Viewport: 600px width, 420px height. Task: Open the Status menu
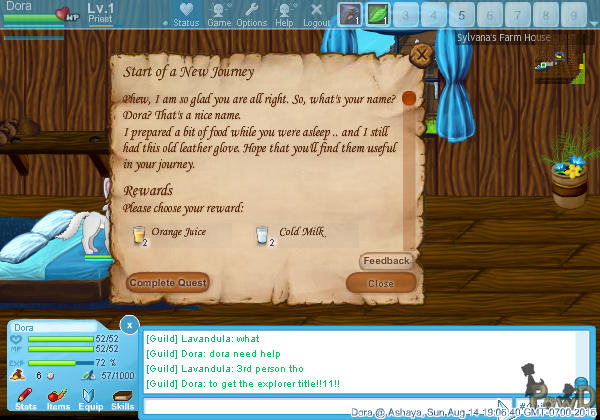click(x=185, y=15)
